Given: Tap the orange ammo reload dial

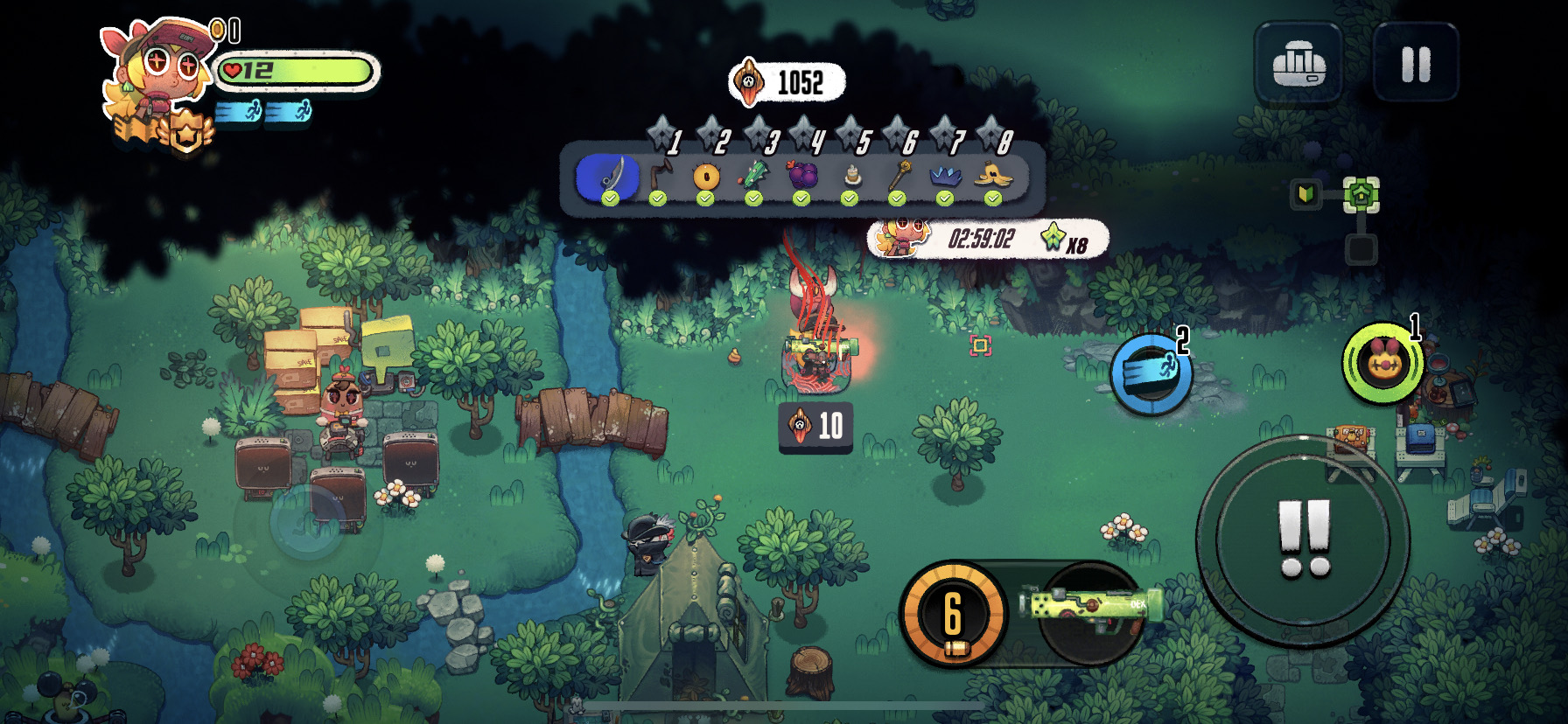Looking at the screenshot, I should pyautogui.click(x=953, y=614).
